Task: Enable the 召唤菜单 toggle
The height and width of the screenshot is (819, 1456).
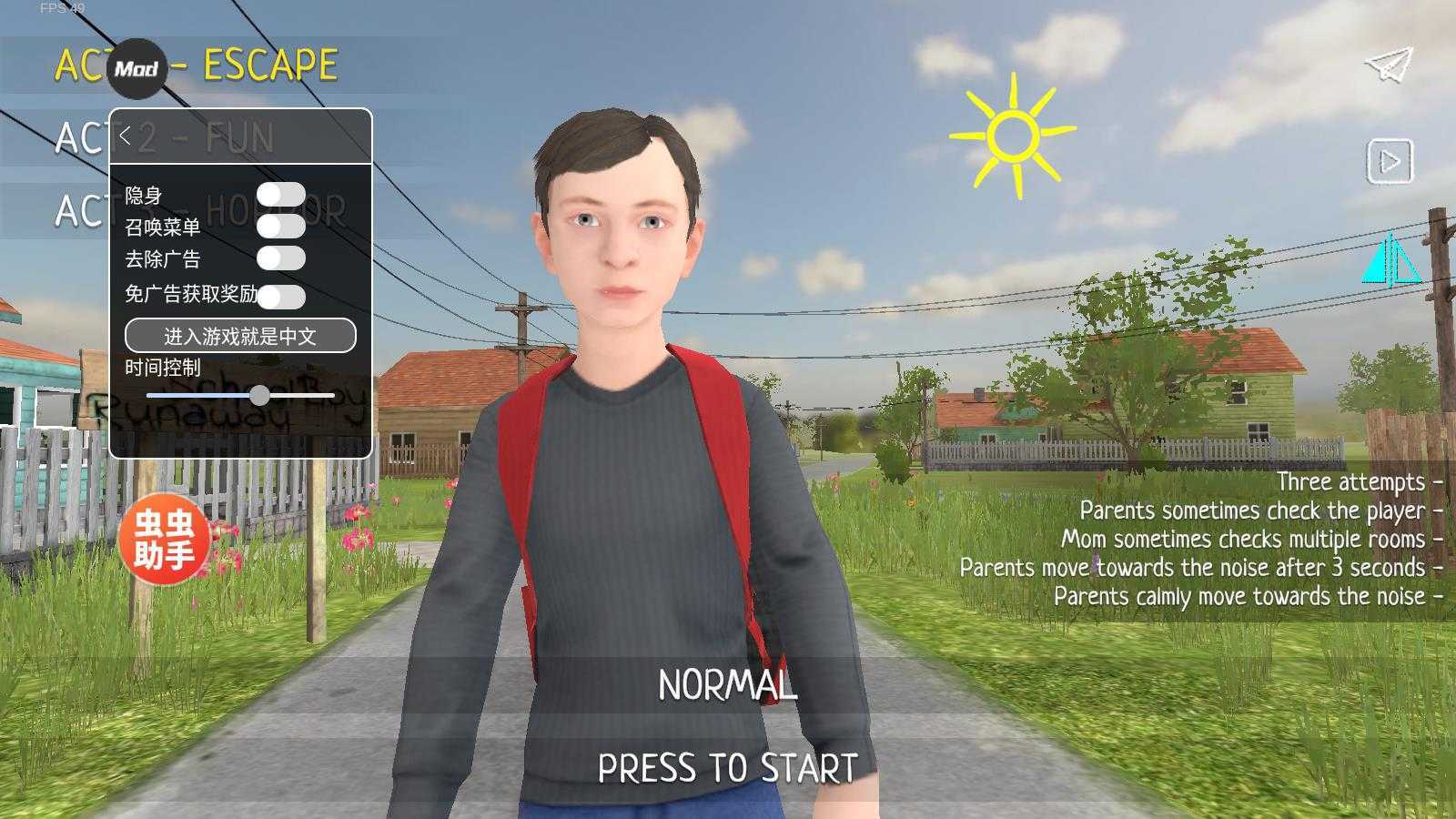Action: pyautogui.click(x=280, y=226)
